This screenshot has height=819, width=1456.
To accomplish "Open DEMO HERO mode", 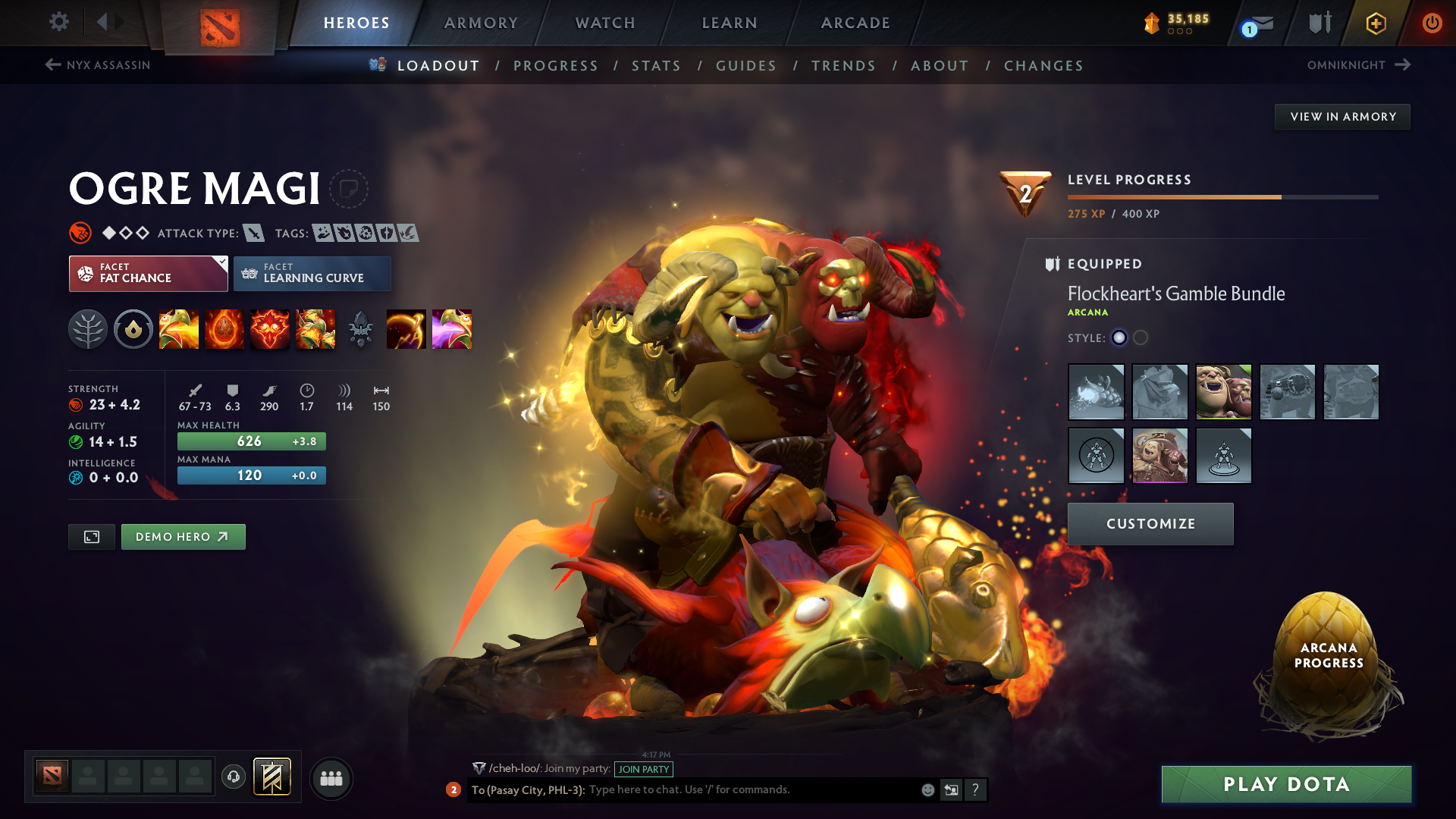I will coord(183,536).
